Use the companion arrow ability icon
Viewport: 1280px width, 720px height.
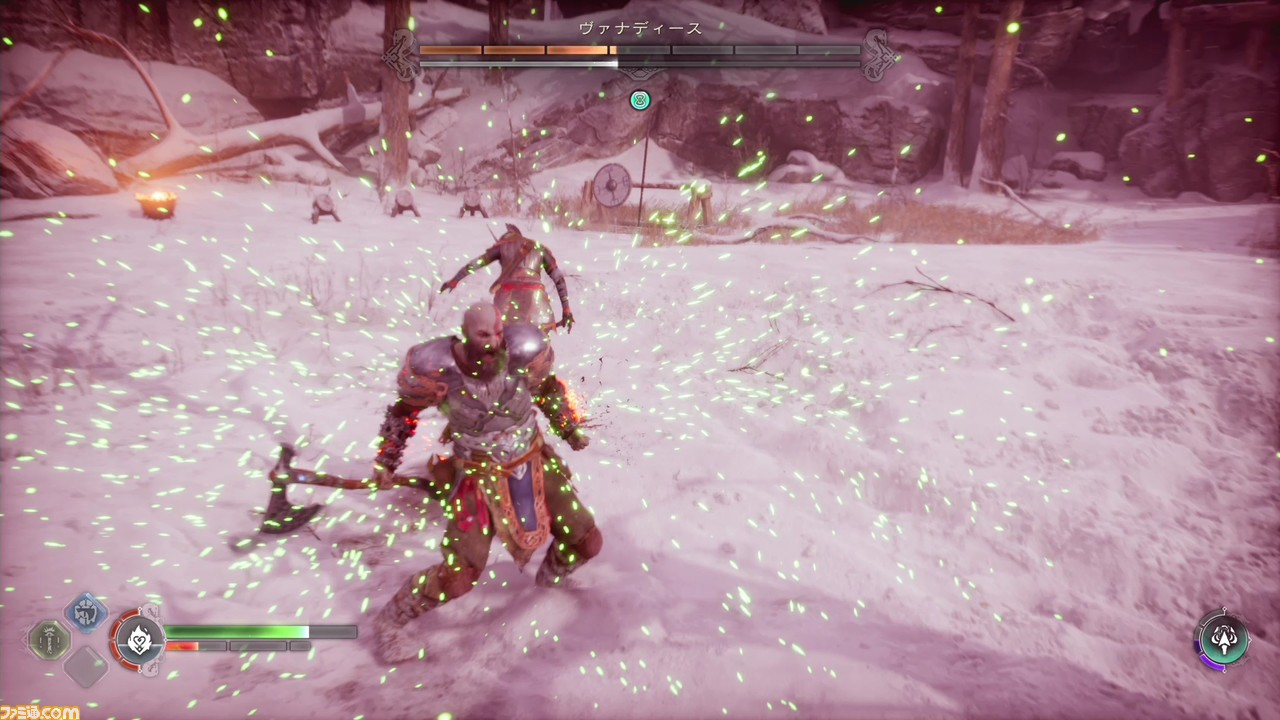click(1222, 638)
